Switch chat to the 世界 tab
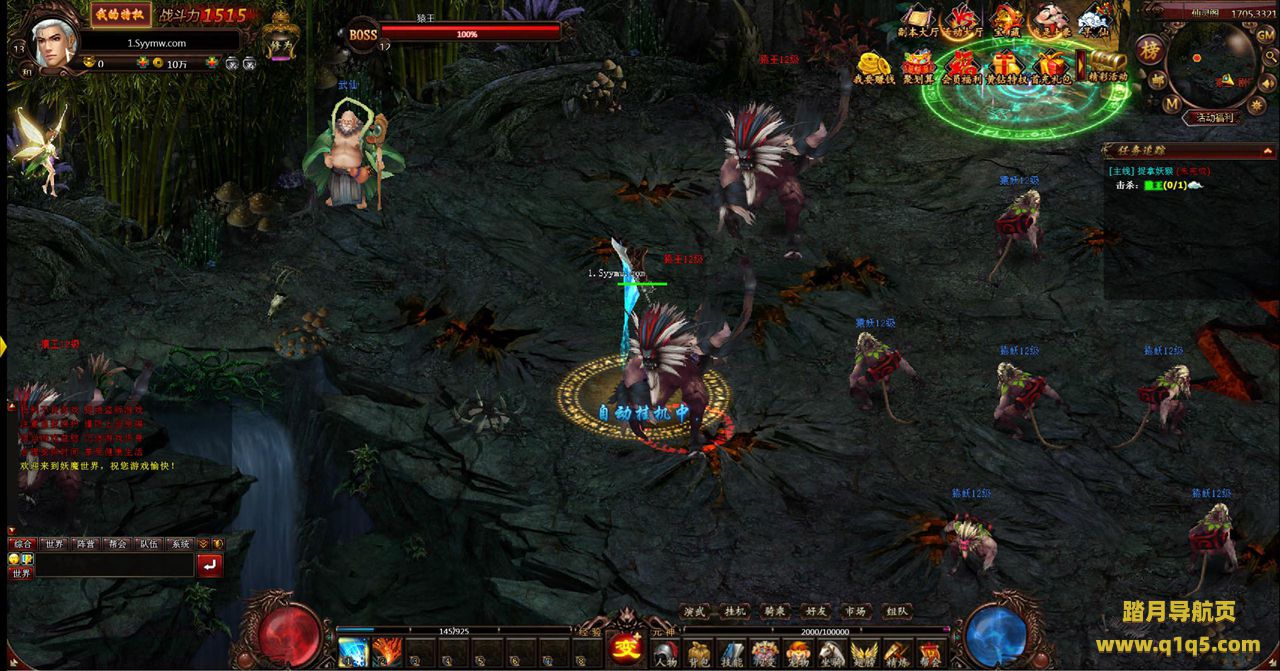 coord(53,544)
